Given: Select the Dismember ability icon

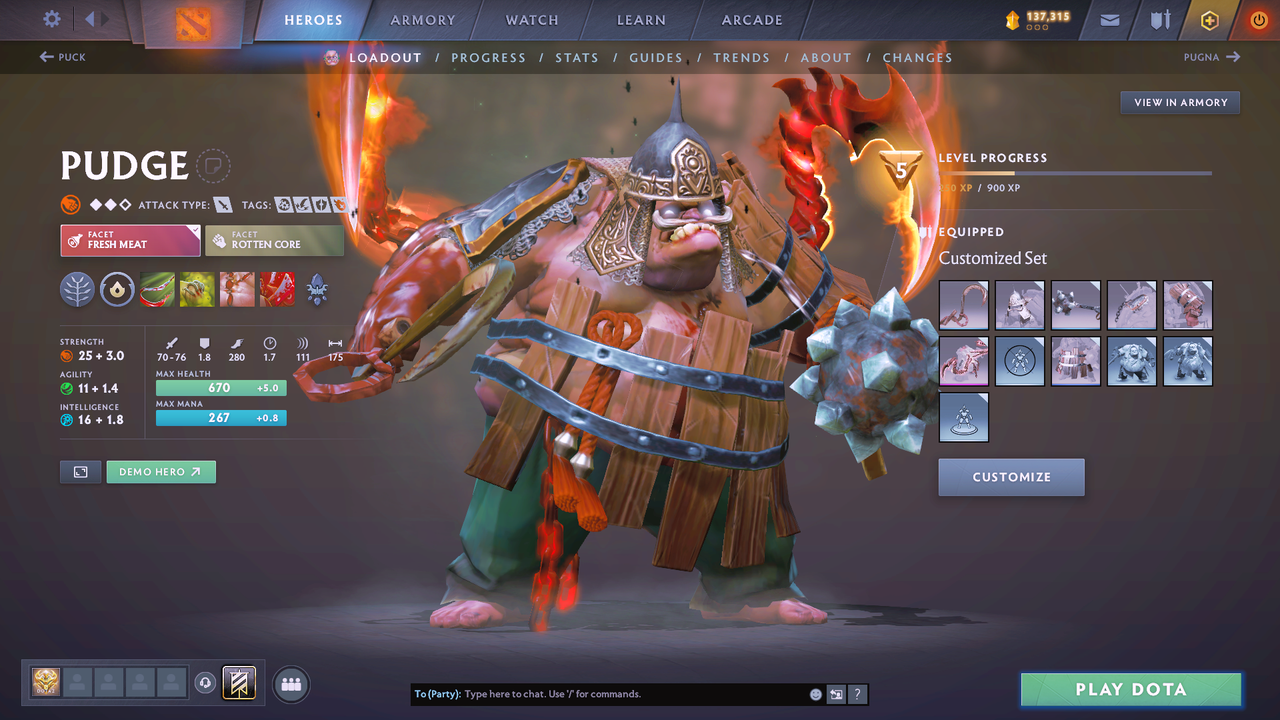Looking at the screenshot, I should point(277,290).
